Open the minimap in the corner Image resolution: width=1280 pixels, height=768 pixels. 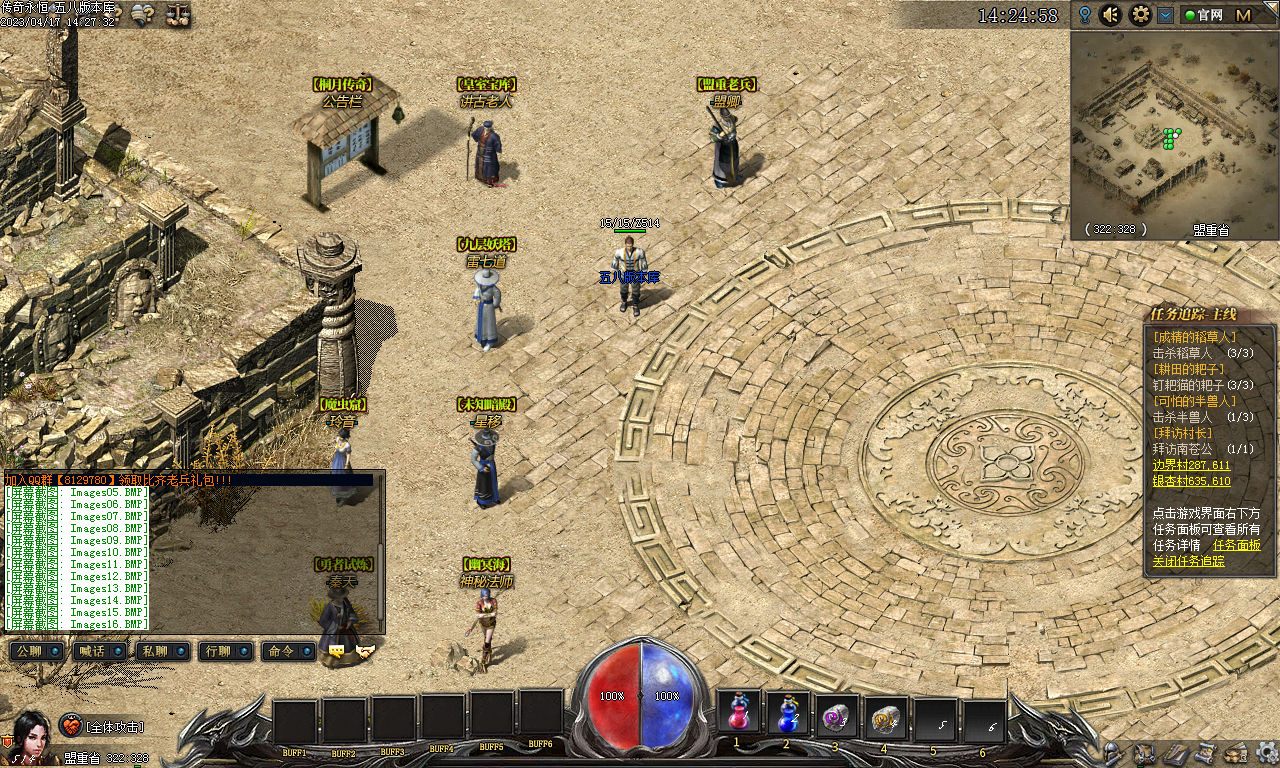pos(1174,130)
